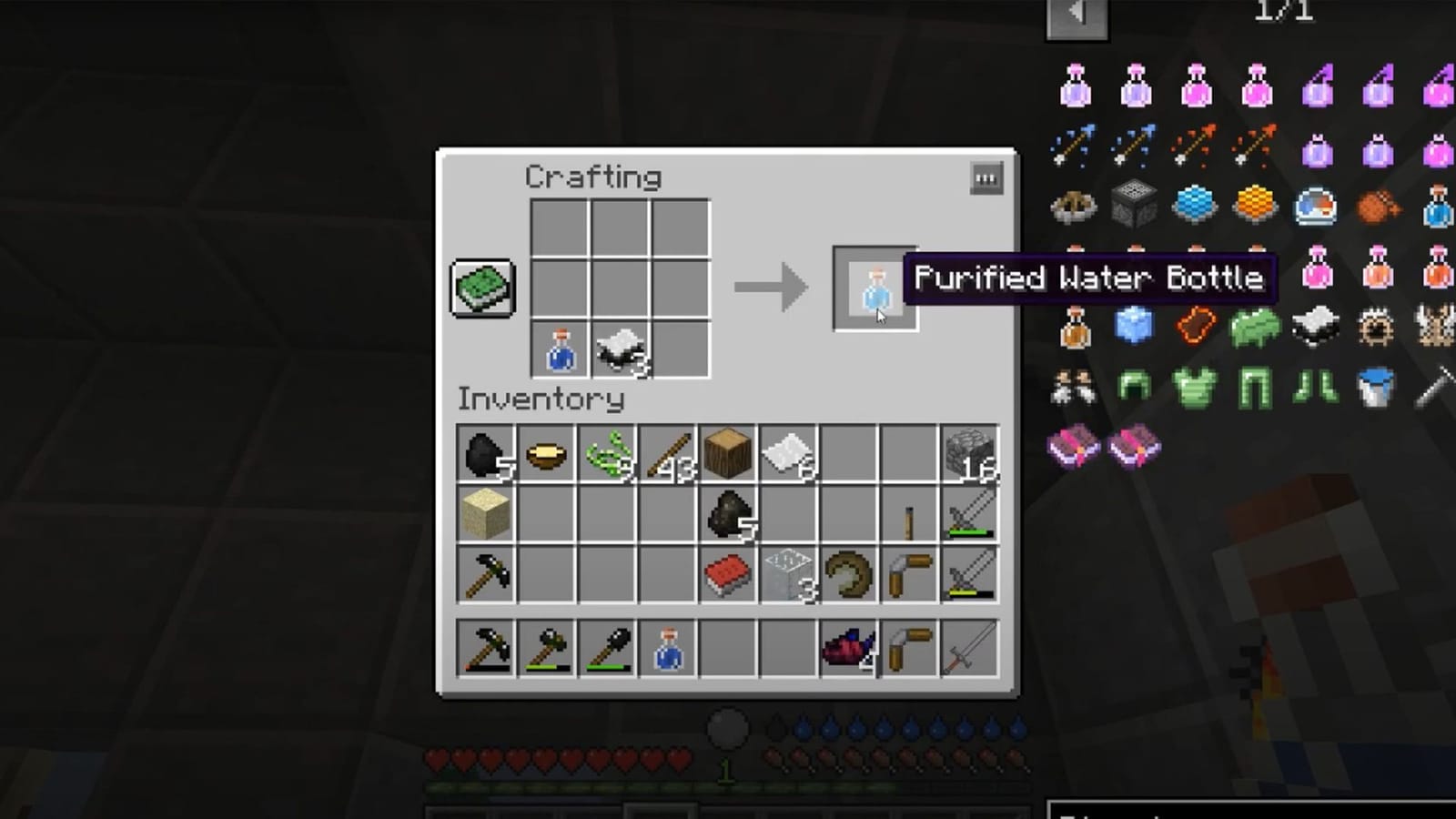Image resolution: width=1456 pixels, height=819 pixels.
Task: Click the crafting screen settings button
Action: [986, 180]
